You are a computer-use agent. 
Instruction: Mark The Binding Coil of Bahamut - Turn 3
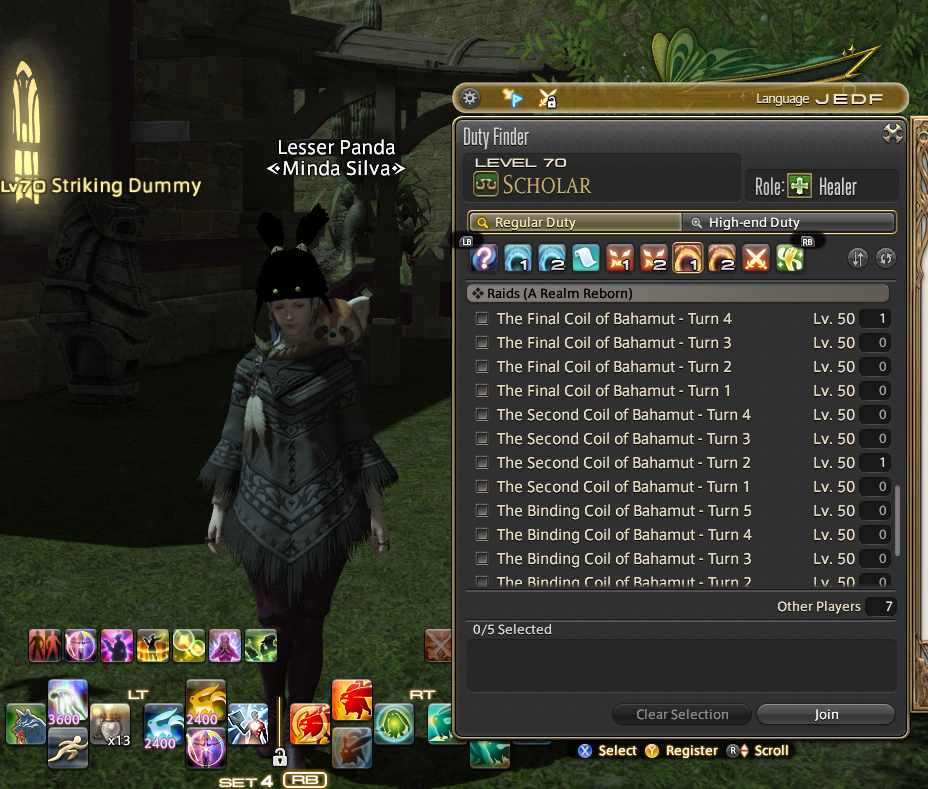pyautogui.click(x=483, y=559)
